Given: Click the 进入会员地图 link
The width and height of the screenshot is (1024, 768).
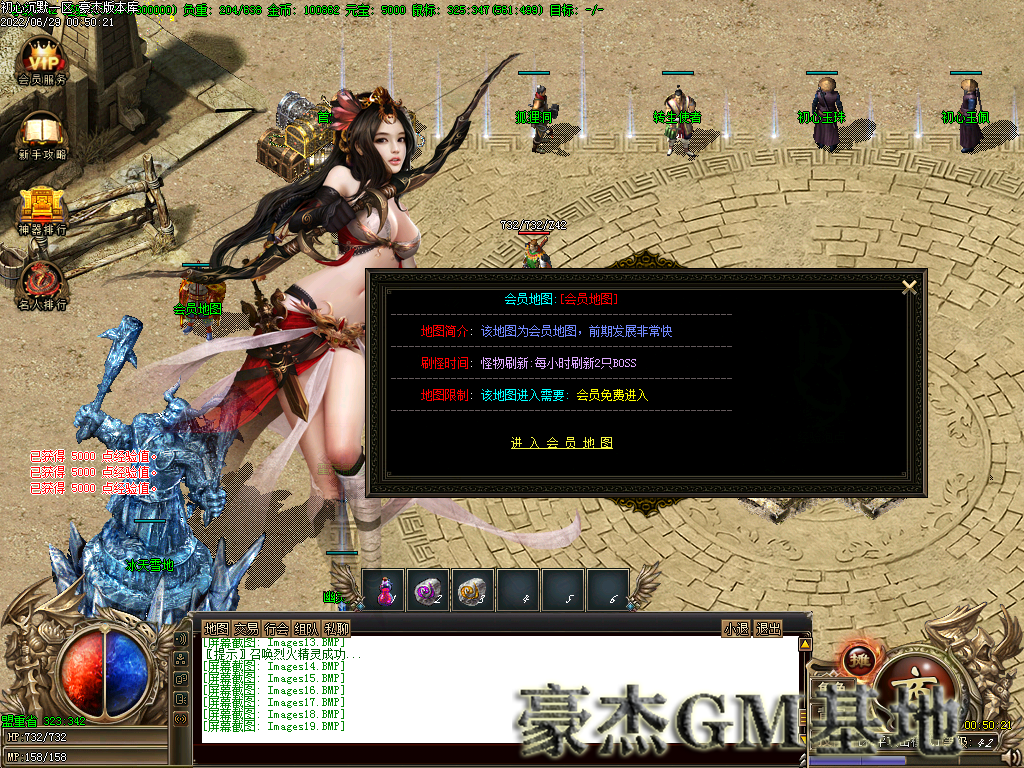Looking at the screenshot, I should tap(561, 443).
